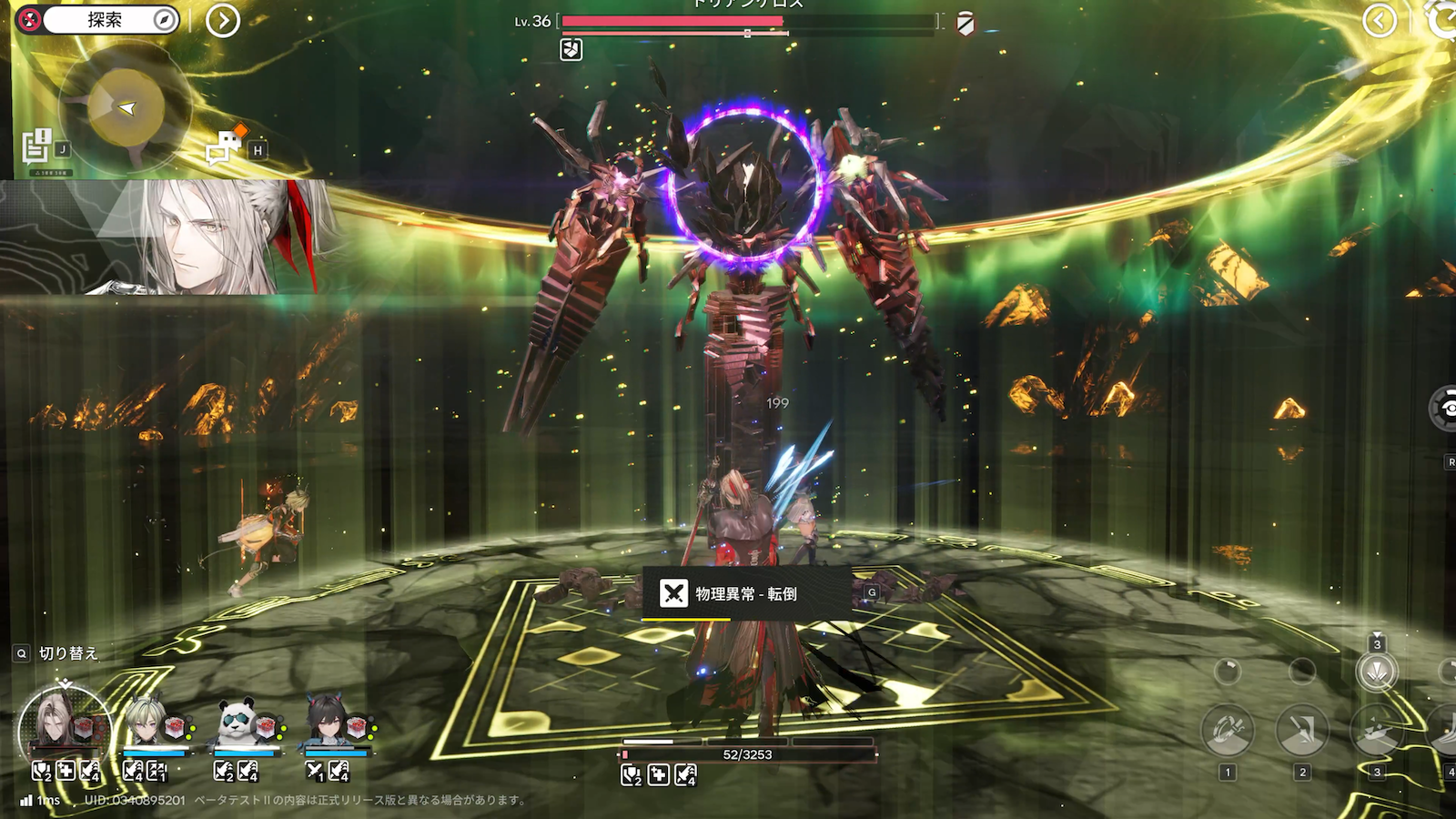Click the top-right left-arrow circle button
Viewport: 1456px width, 819px height.
point(1380,20)
